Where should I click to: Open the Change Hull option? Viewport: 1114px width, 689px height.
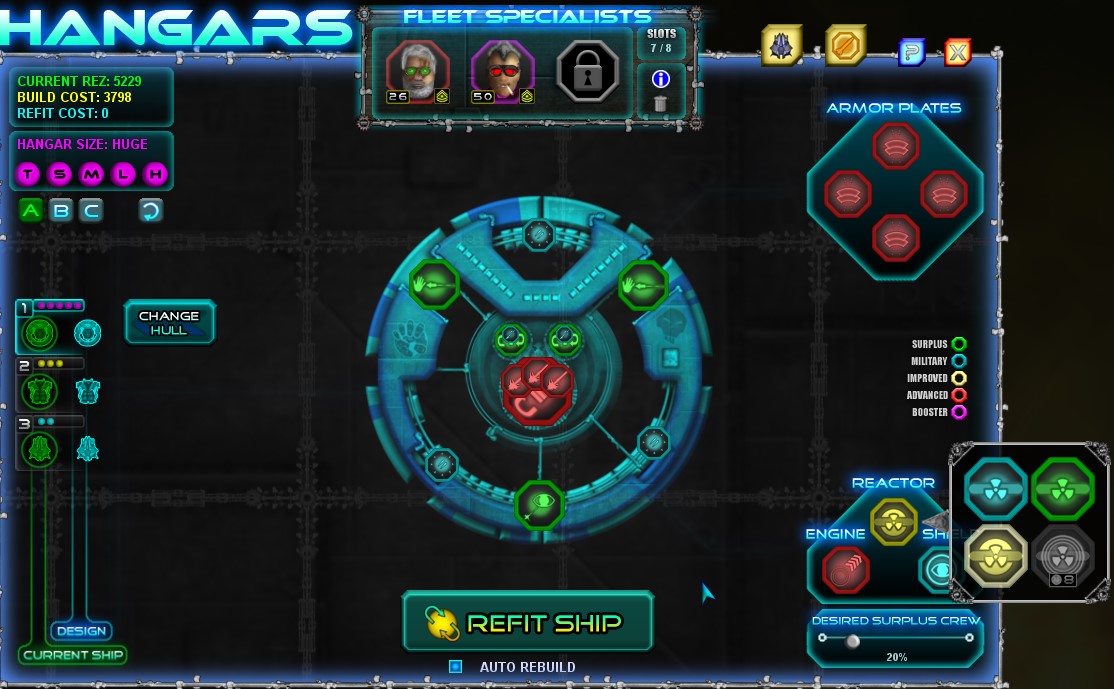169,322
